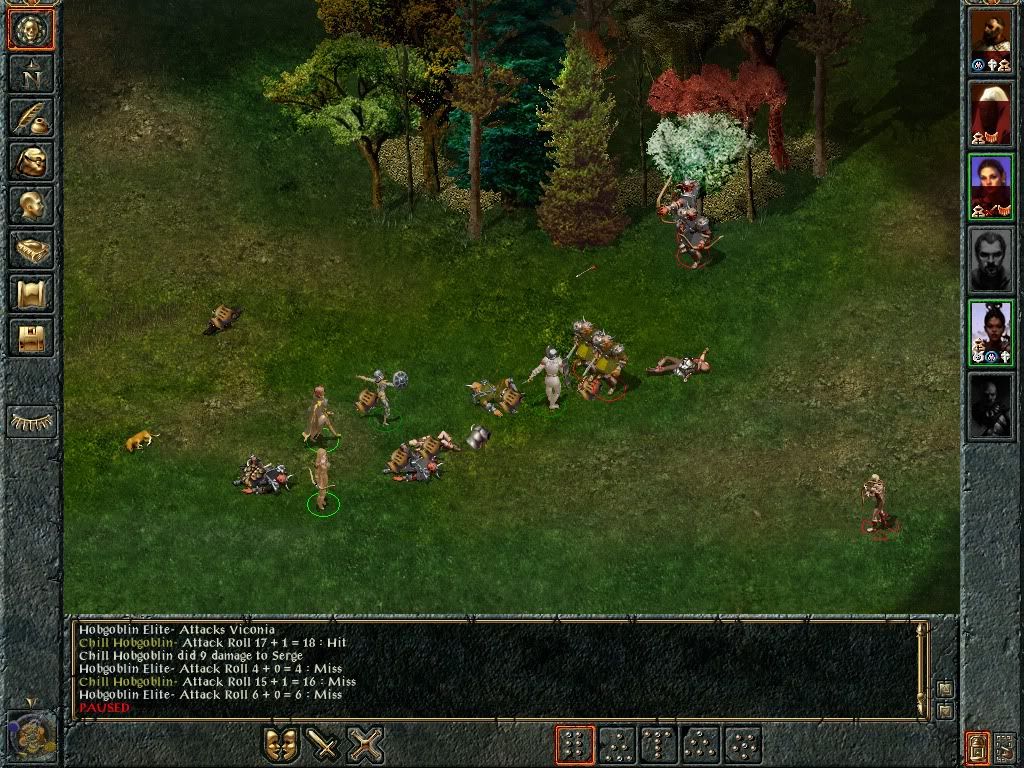Select the Talk action with the masks icon
This screenshot has height=768, width=1024.
(x=281, y=745)
